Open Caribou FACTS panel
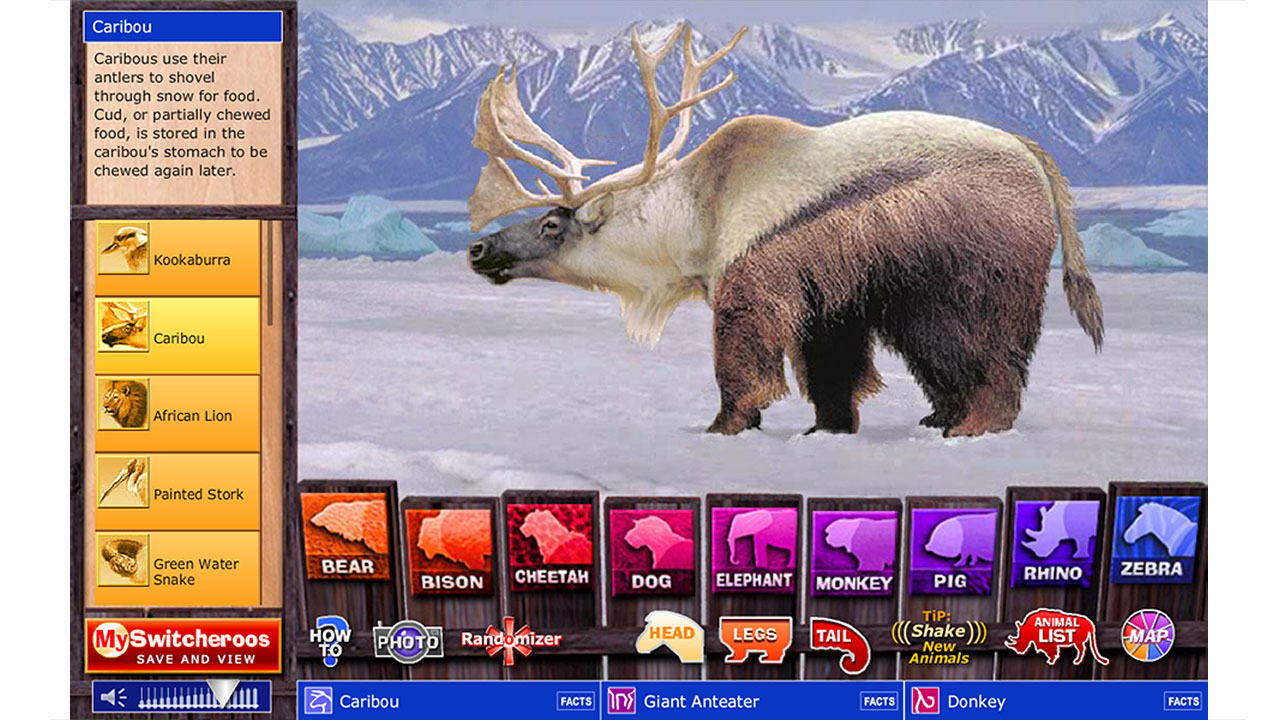 (576, 701)
